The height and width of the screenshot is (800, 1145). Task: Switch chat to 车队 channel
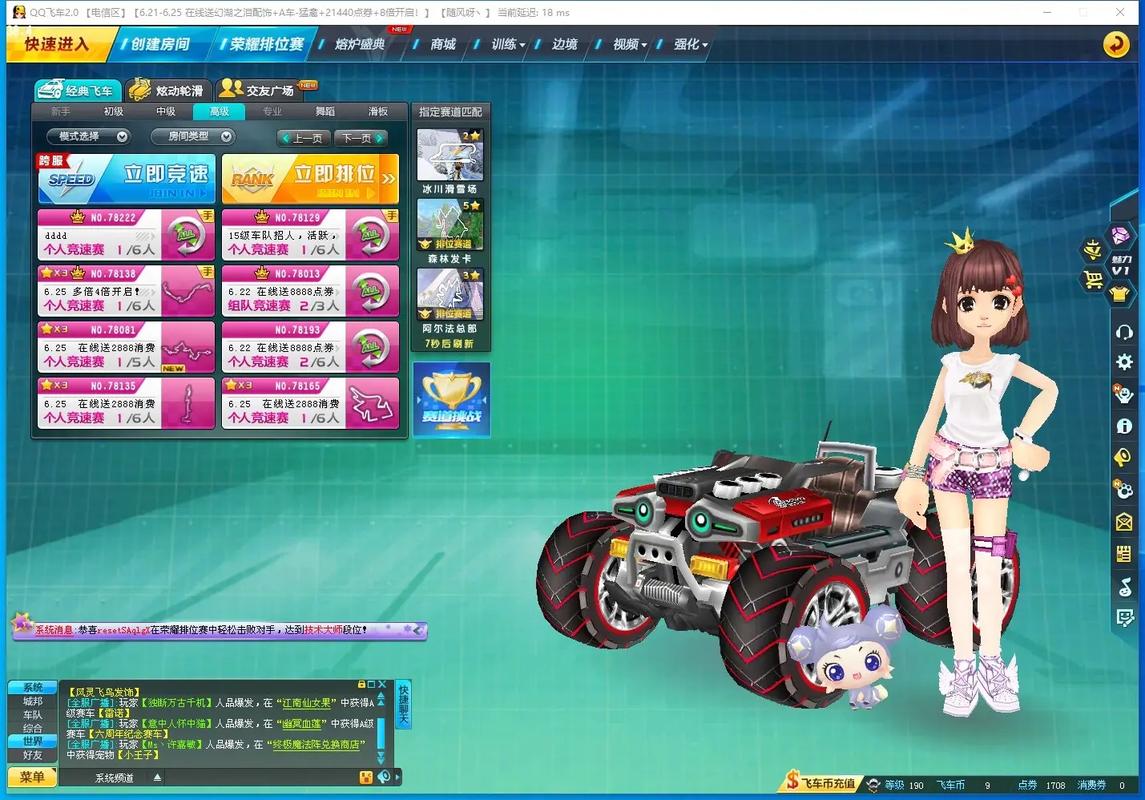tap(33, 715)
